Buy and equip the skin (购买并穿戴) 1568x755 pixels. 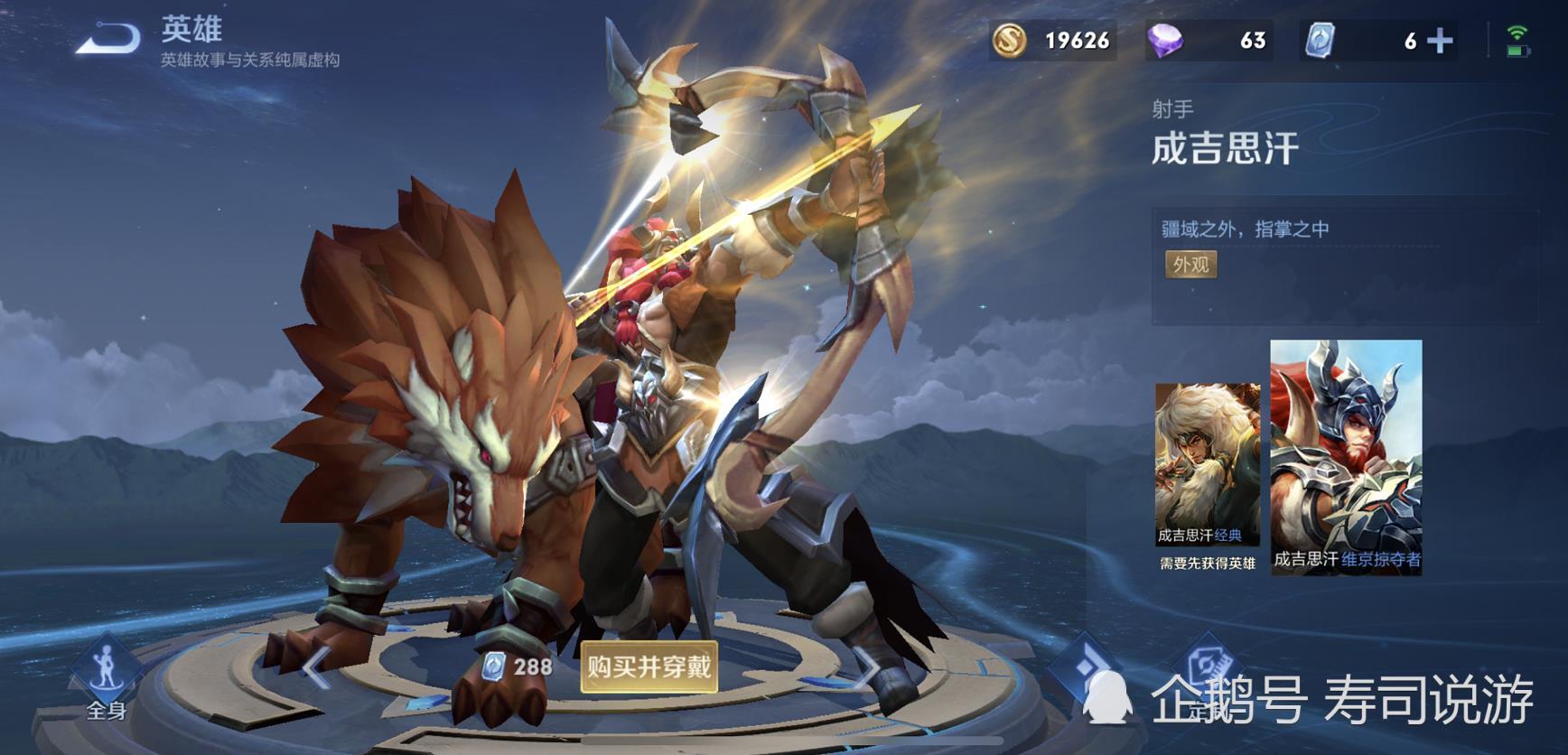pos(649,667)
